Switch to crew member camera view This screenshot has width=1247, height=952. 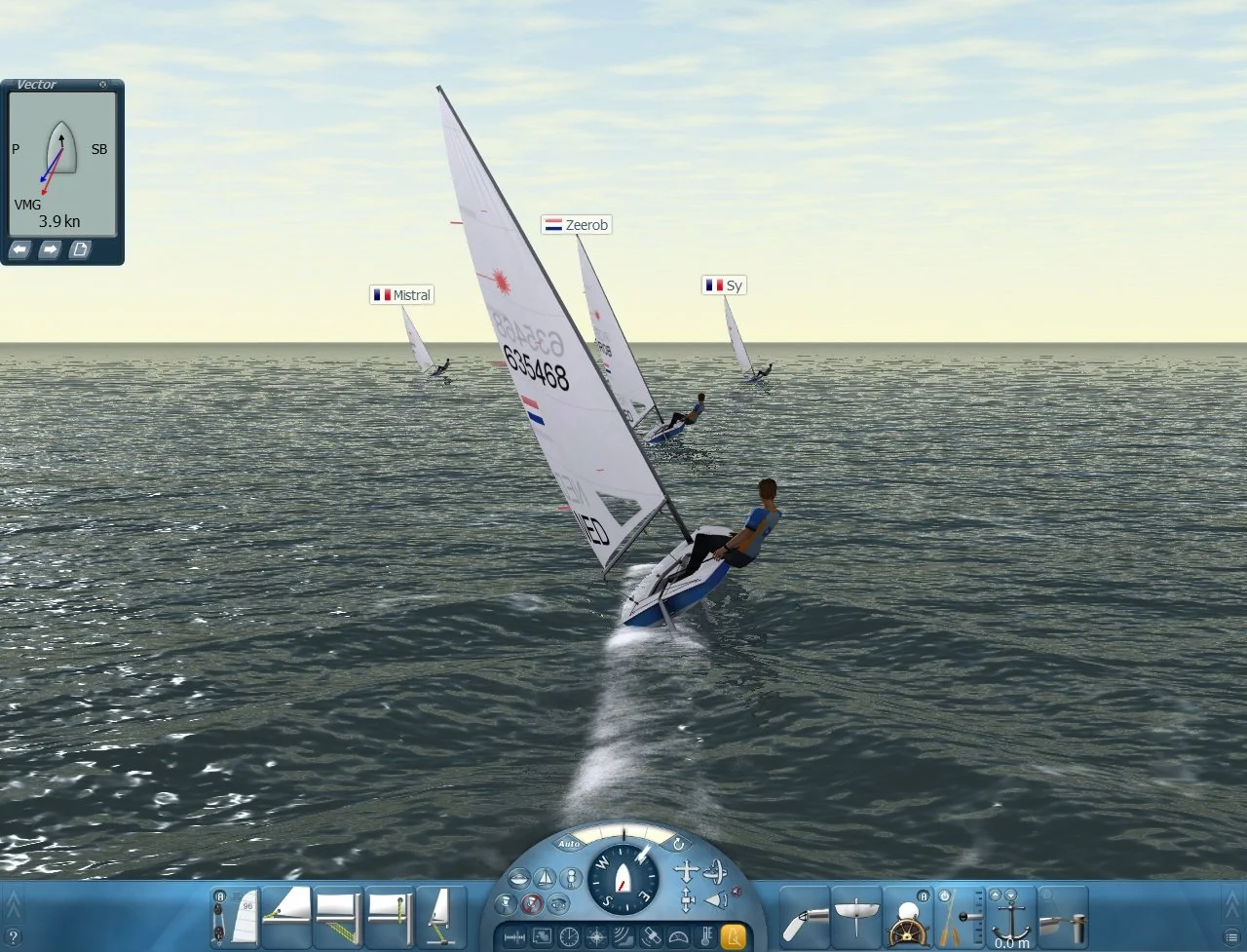click(x=572, y=878)
